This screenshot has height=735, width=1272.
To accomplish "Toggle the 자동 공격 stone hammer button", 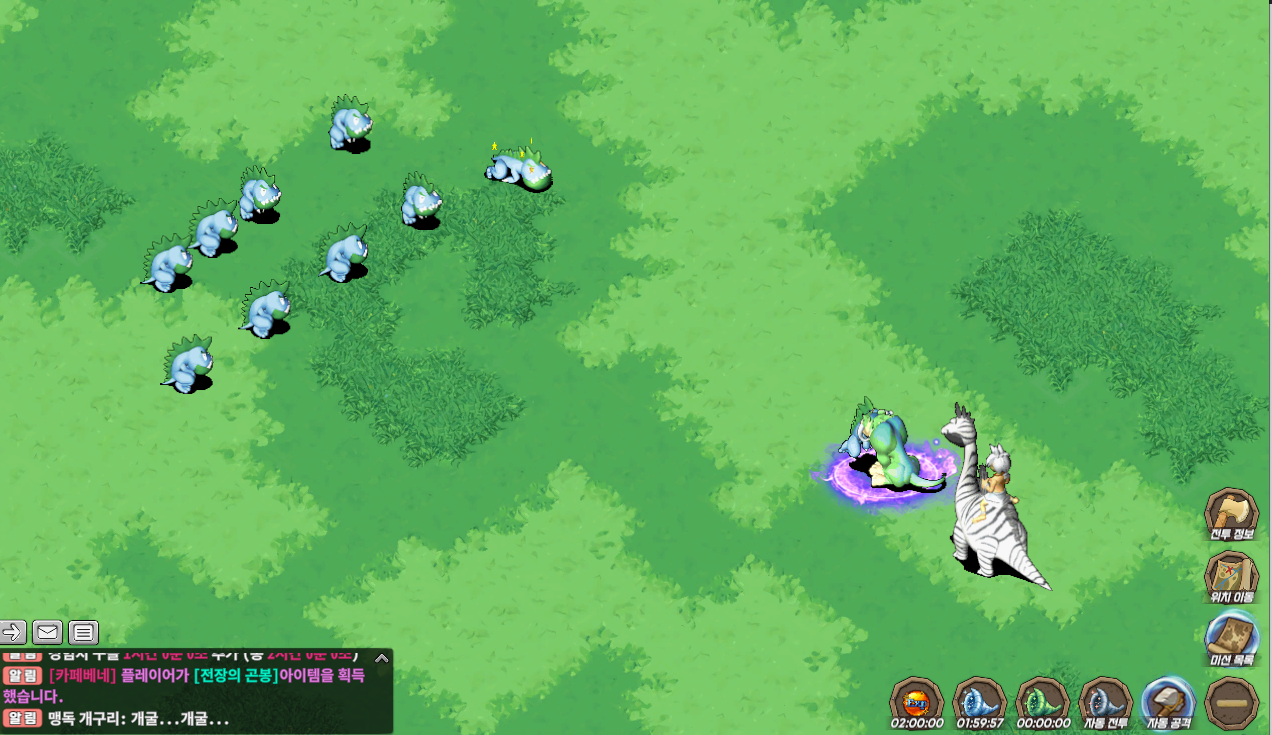I will coord(1168,700).
